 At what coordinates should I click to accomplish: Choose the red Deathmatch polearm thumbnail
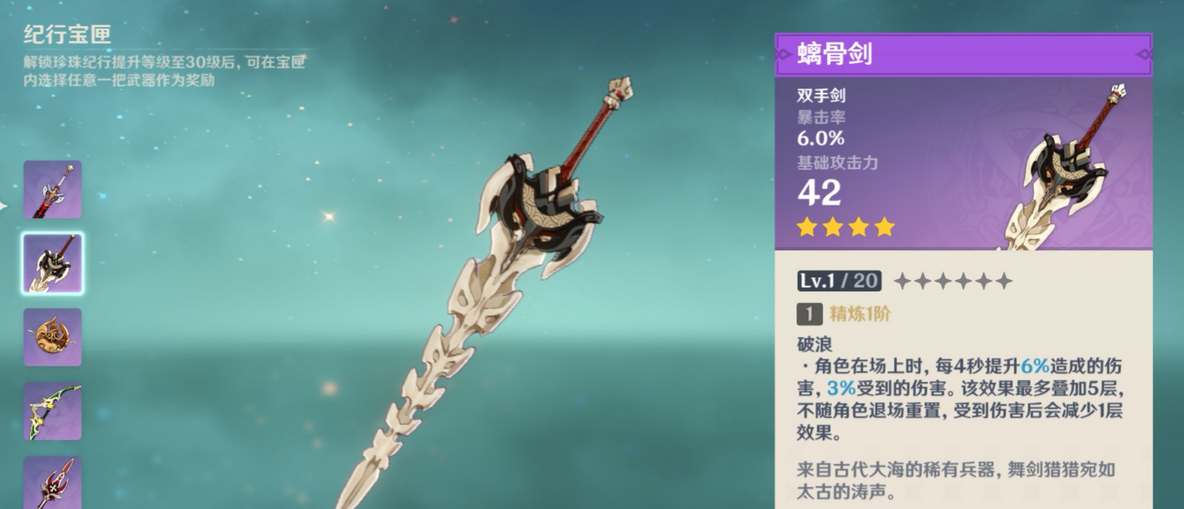pos(52,482)
